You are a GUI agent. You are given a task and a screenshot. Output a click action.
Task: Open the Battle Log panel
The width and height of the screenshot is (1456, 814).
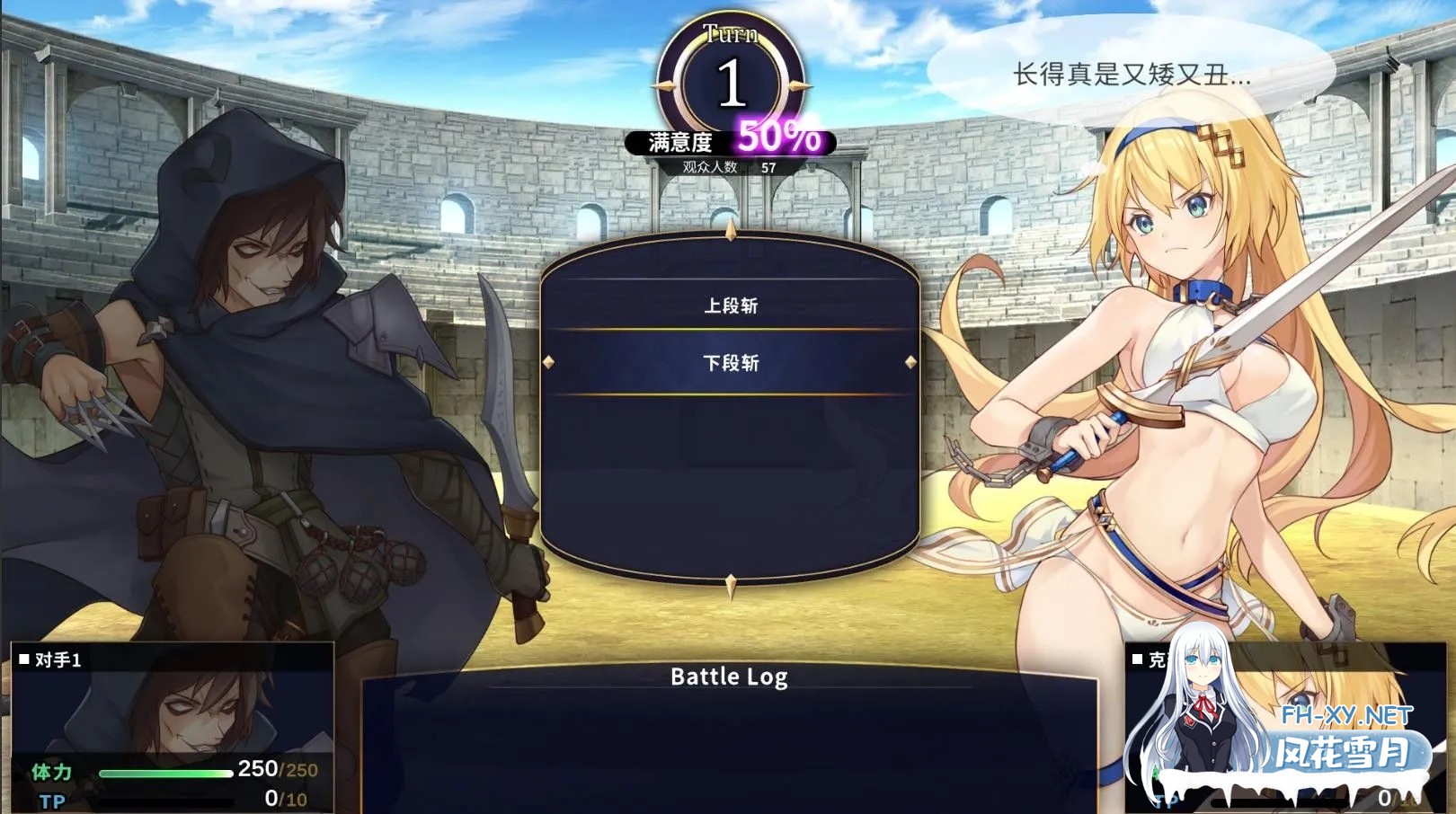[x=729, y=677]
